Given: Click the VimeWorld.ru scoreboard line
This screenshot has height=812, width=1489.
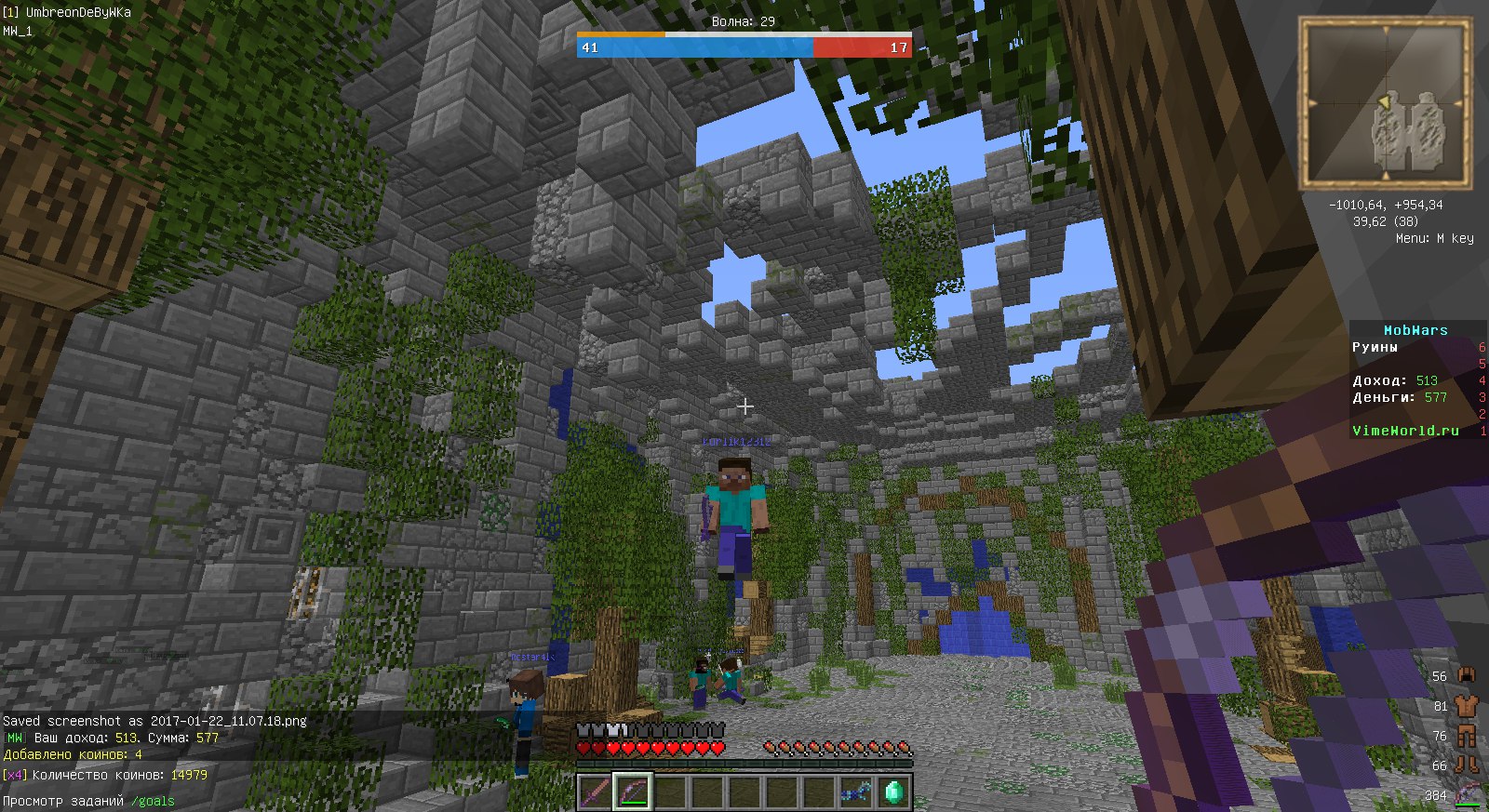Looking at the screenshot, I should (1405, 431).
